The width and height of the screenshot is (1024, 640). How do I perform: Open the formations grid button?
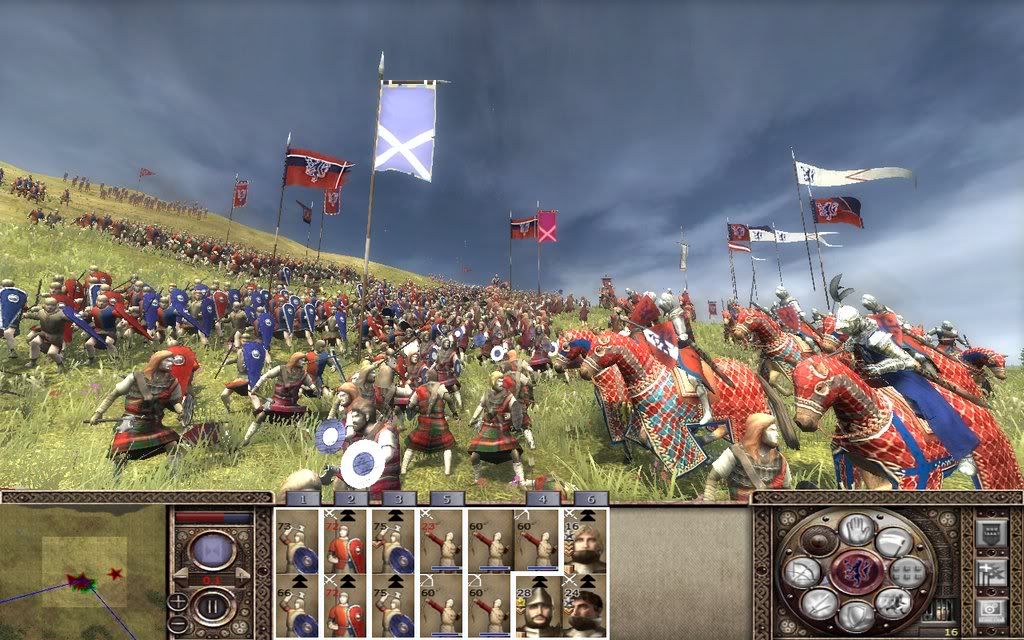[907, 571]
